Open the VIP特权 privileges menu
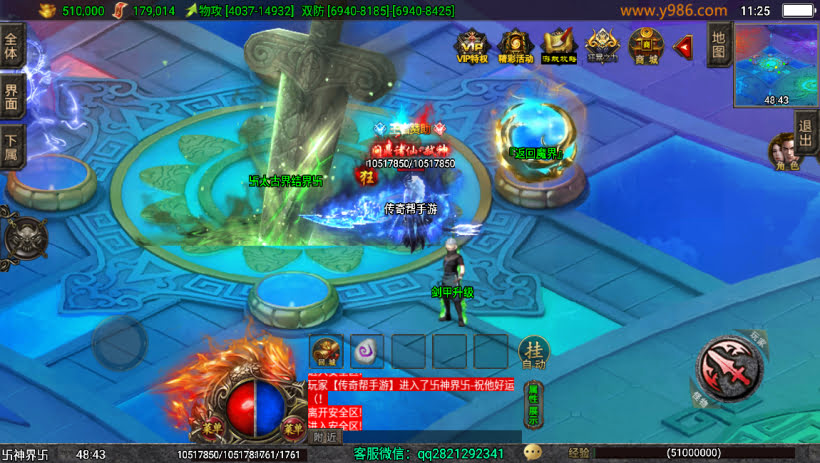Screen dimensions: 820x463 pos(472,46)
